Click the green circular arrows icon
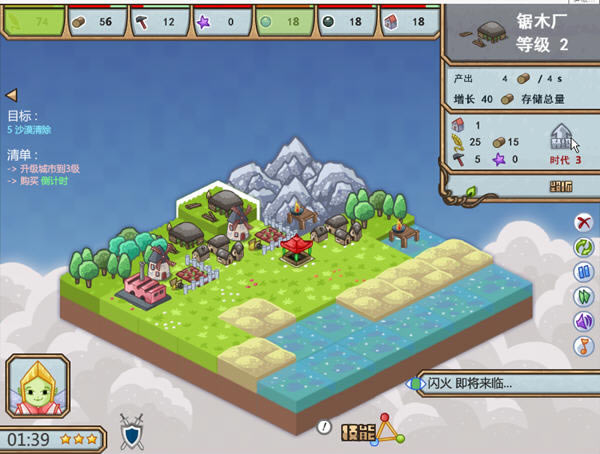Screen dimensions: 600x454 tap(583, 247)
